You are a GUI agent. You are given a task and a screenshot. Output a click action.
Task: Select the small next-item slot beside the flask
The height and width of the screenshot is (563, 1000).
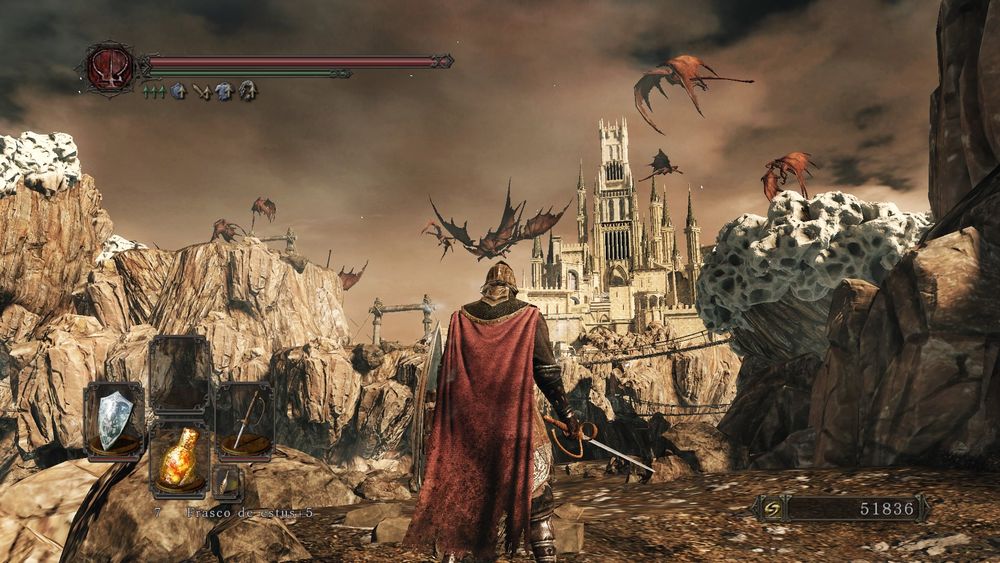coord(227,482)
